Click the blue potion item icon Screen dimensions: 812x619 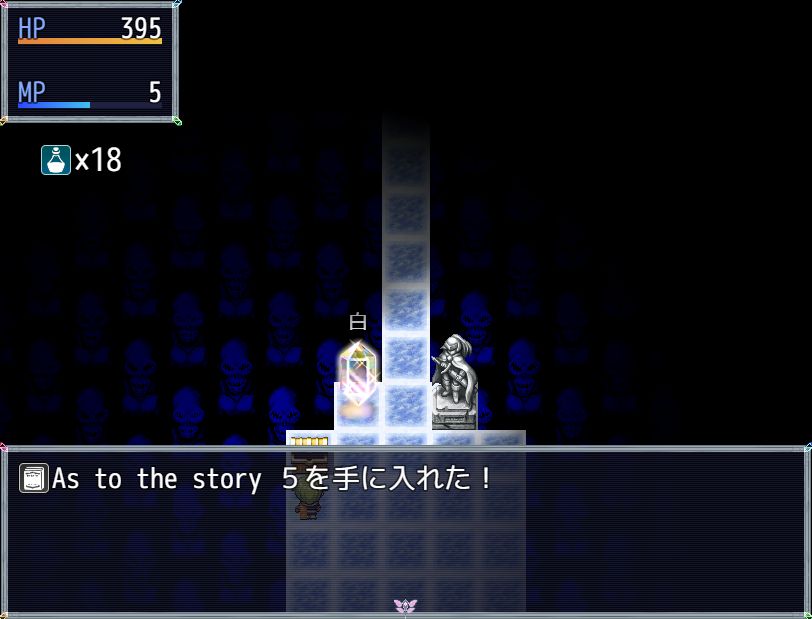pos(56,160)
